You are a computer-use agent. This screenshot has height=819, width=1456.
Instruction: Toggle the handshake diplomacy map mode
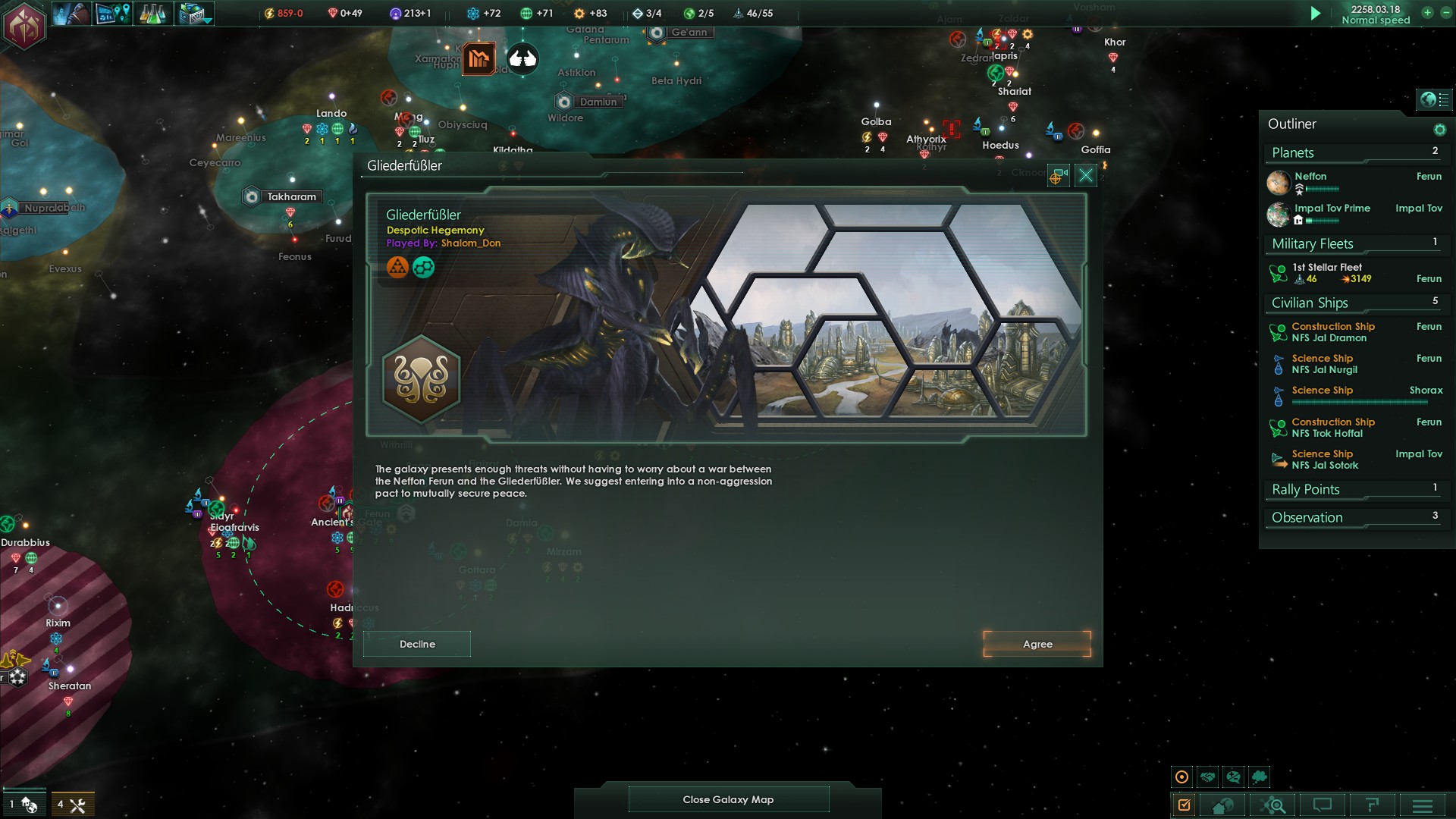1208,777
